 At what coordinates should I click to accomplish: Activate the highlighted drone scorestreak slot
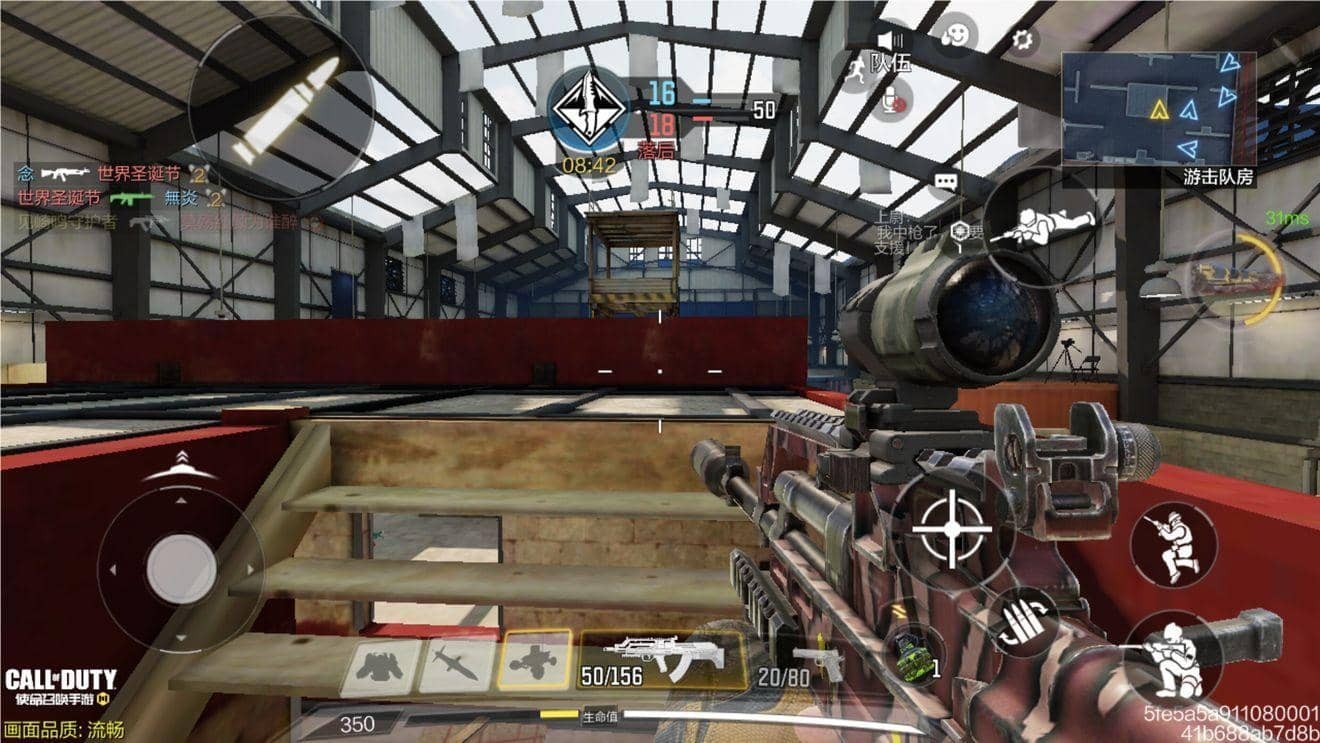click(x=536, y=661)
